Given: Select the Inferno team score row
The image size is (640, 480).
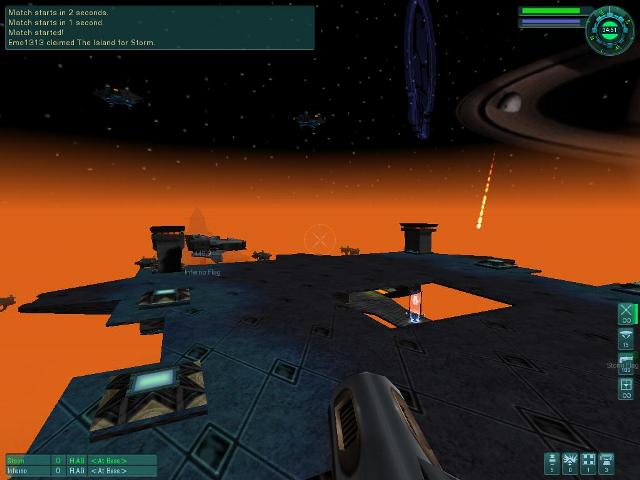Looking at the screenshot, I should (x=80, y=470).
